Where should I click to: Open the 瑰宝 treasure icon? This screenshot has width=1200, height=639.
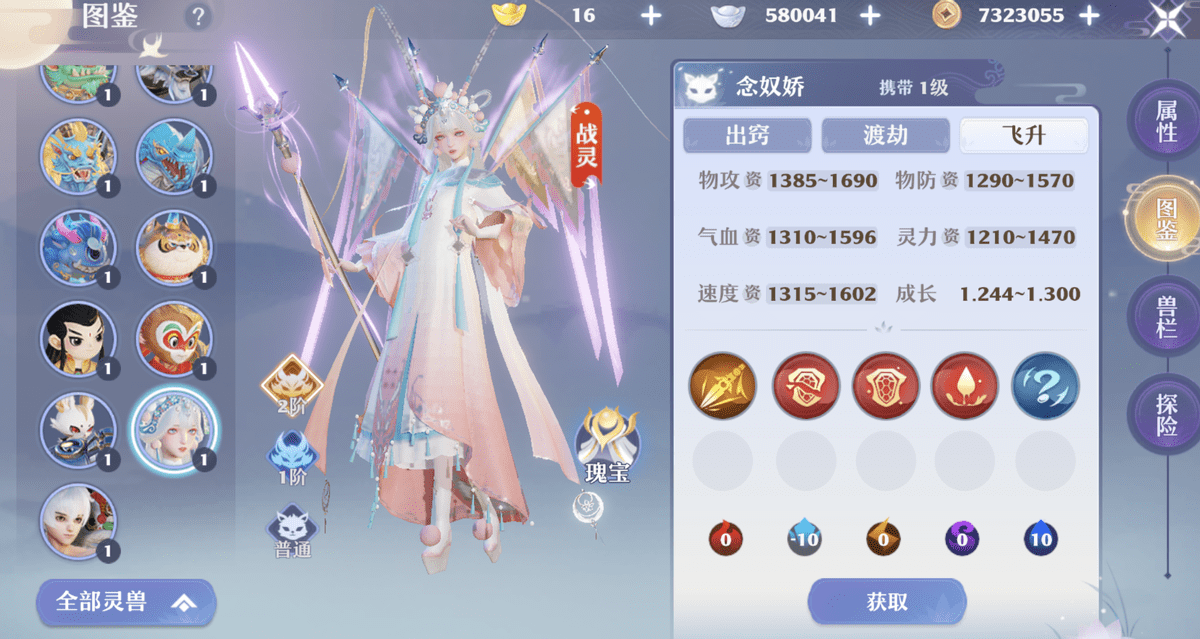tap(608, 447)
